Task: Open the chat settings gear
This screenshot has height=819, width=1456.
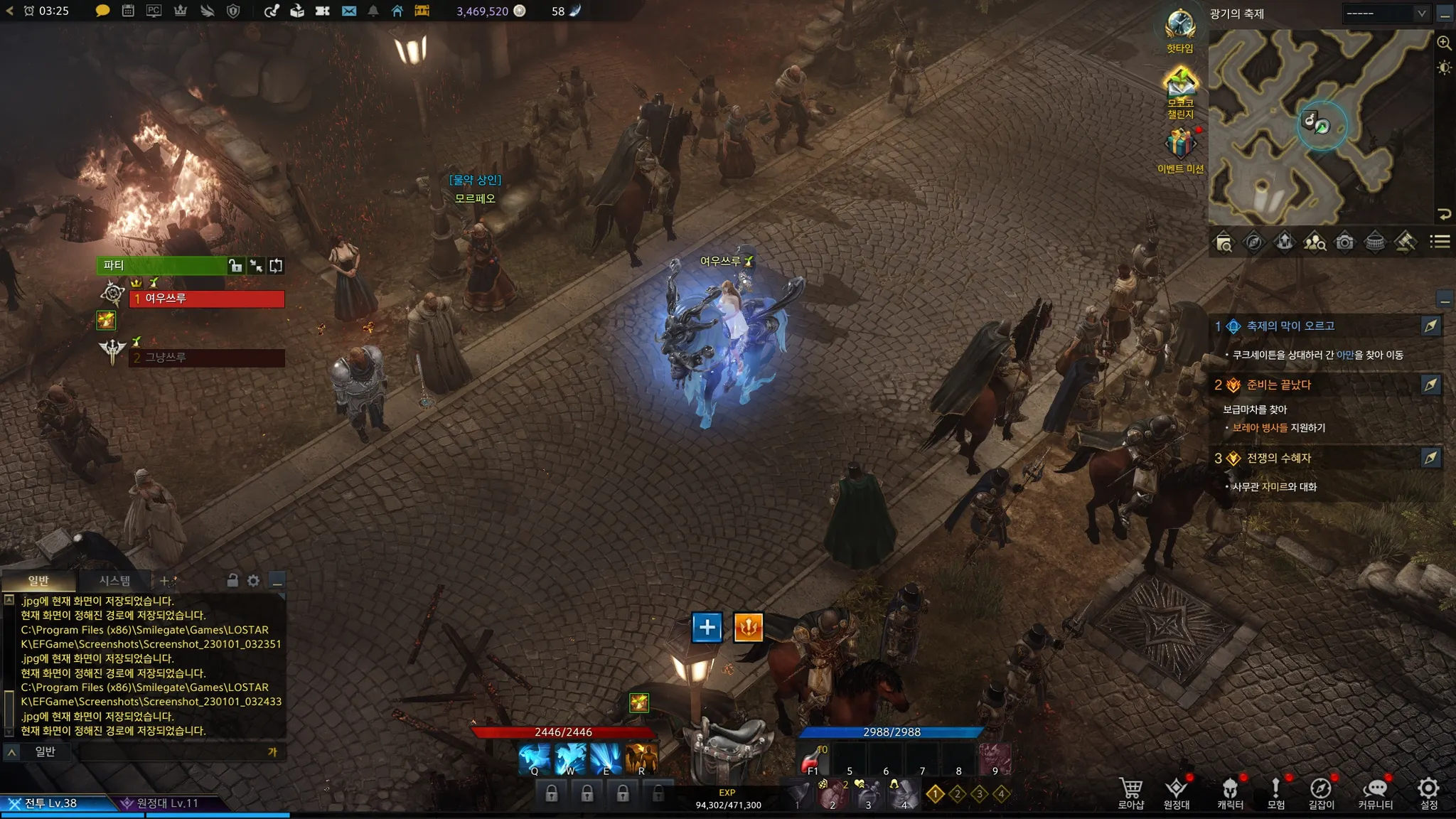Action: coord(254,580)
